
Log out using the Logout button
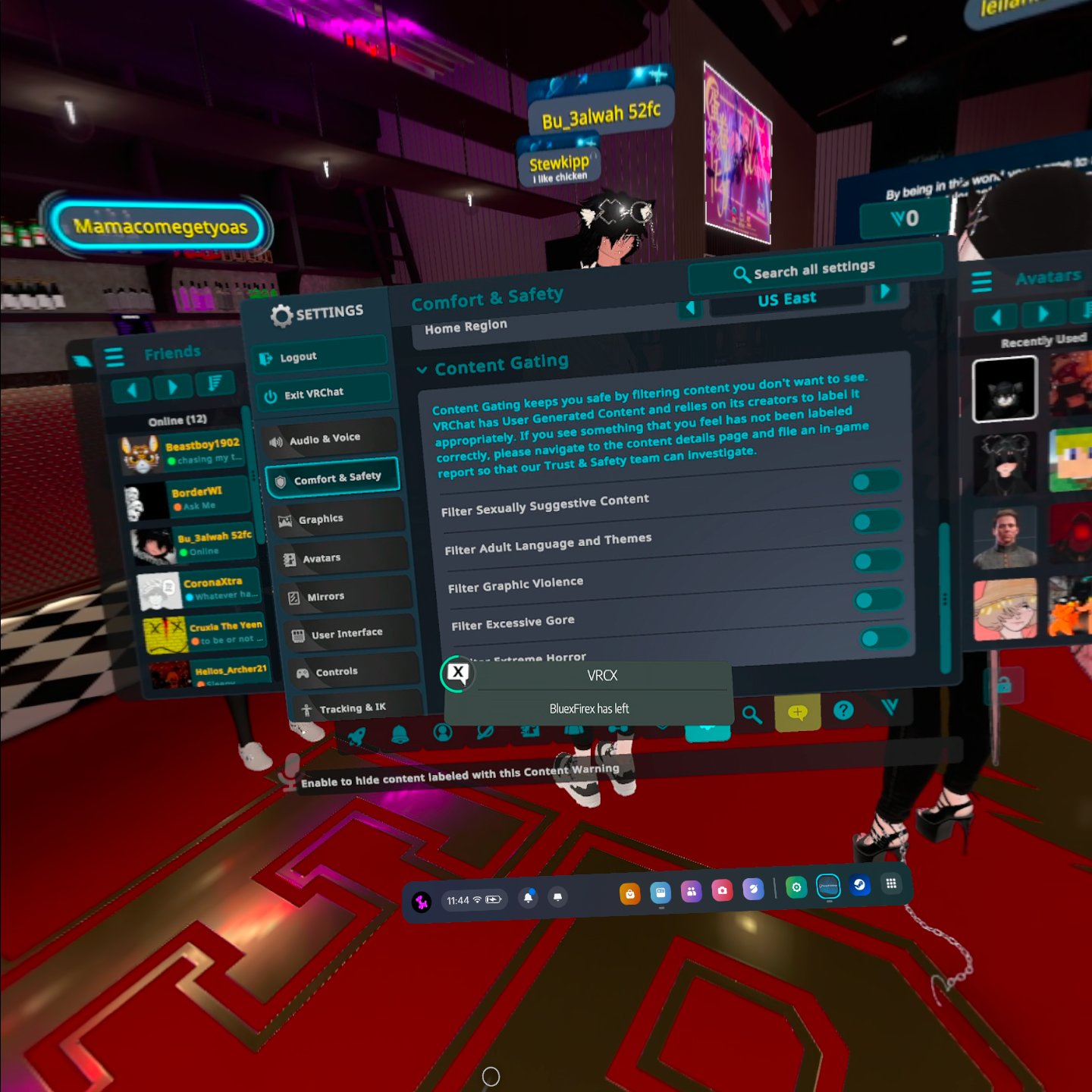coord(318,356)
